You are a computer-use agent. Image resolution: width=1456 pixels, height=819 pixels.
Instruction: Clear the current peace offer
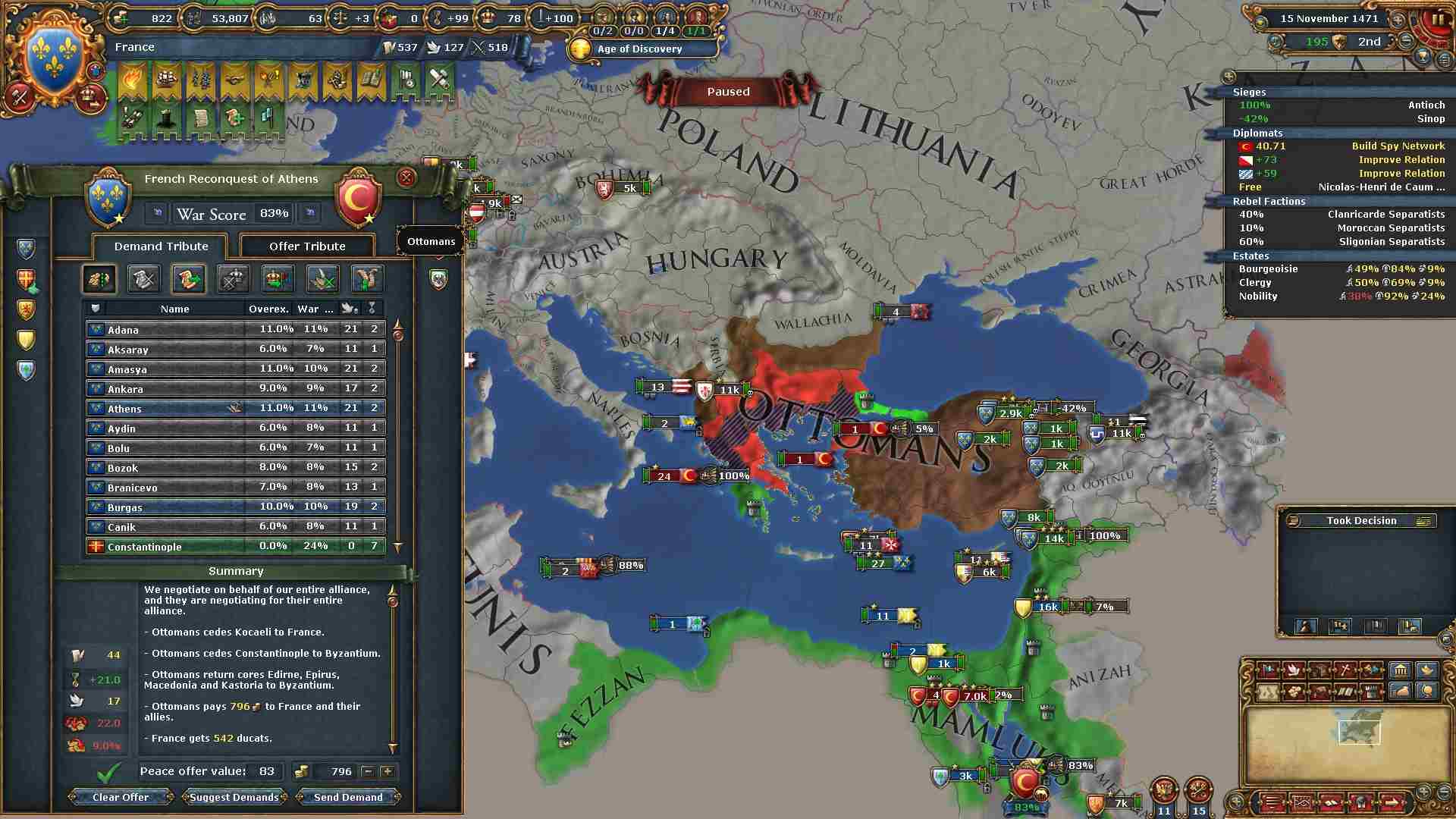click(121, 797)
